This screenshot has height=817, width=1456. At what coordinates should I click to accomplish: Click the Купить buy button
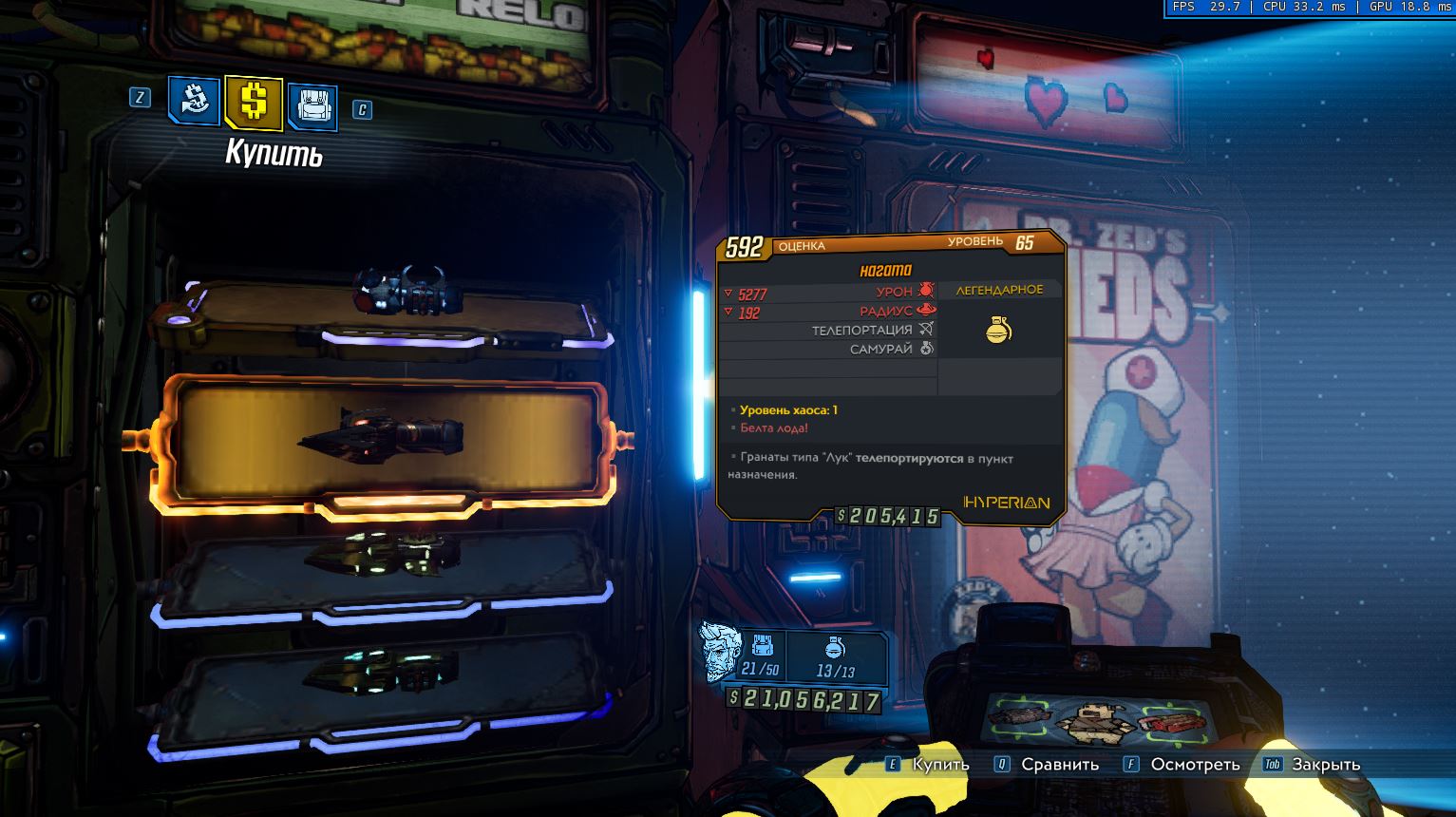927,764
